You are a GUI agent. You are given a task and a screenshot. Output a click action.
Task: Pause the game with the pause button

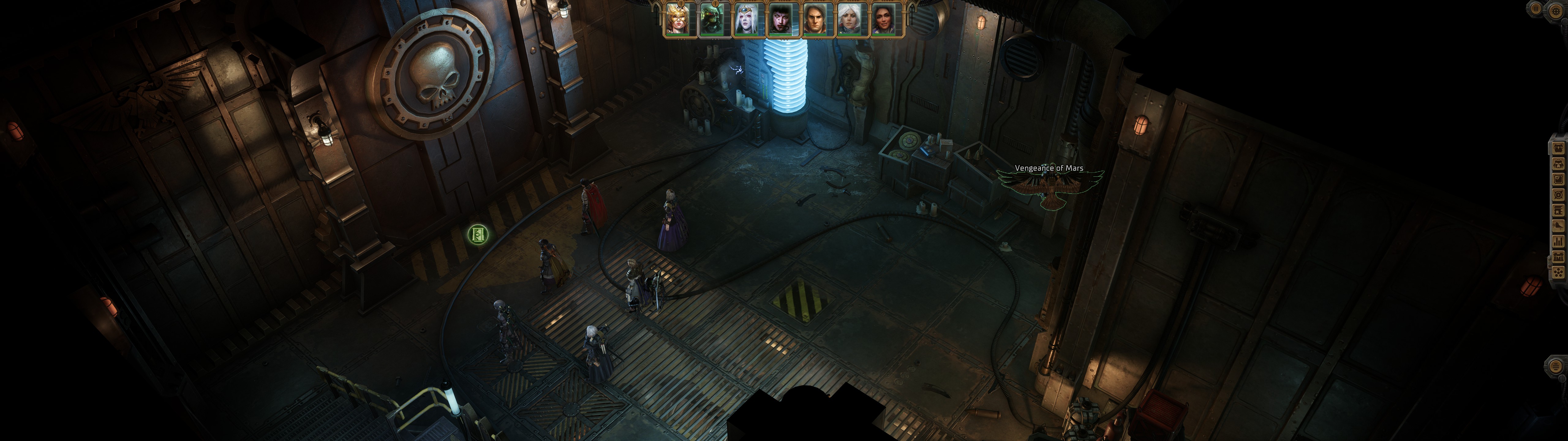[1536, 9]
